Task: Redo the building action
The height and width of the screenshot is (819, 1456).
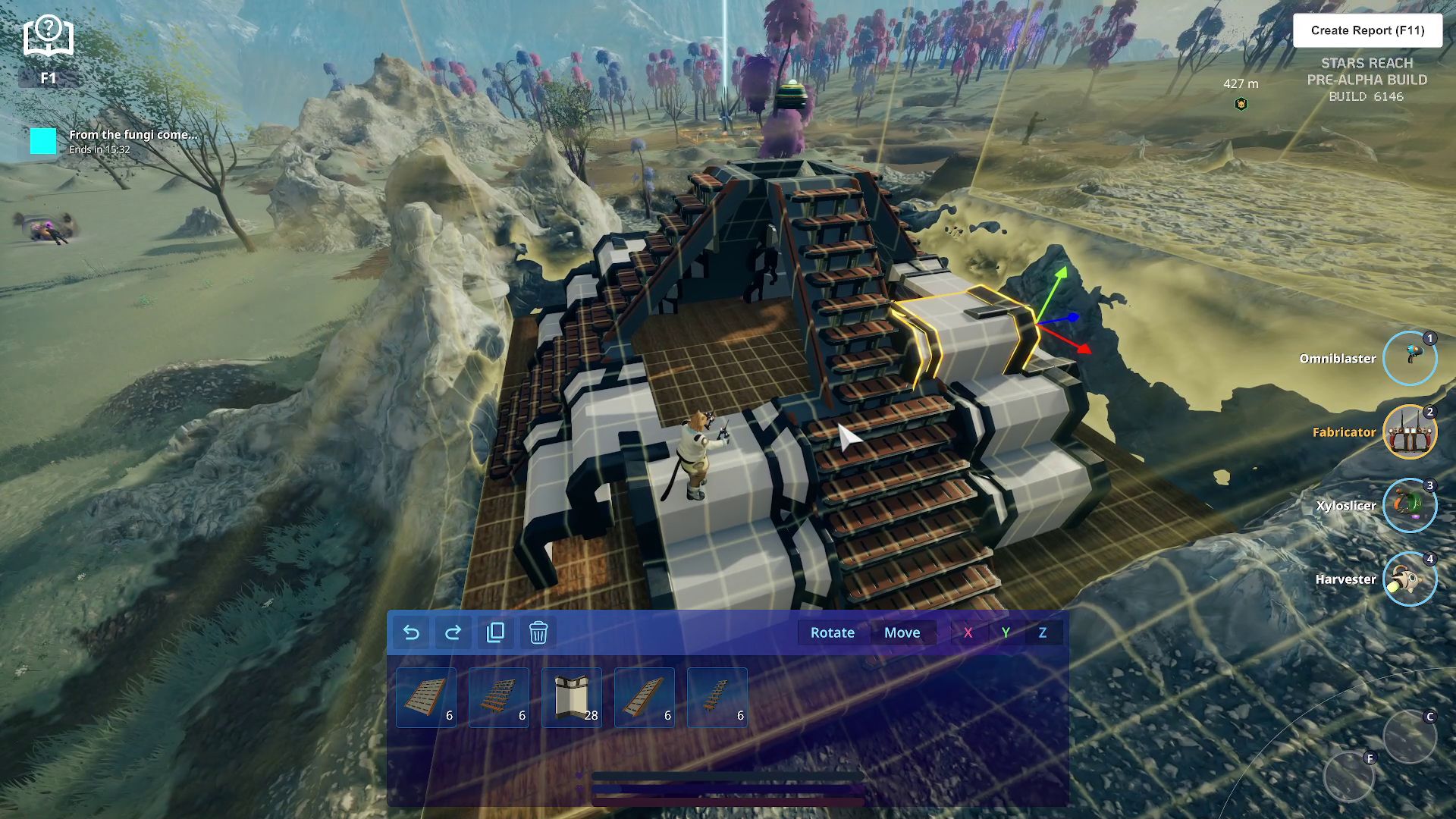Action: (453, 632)
